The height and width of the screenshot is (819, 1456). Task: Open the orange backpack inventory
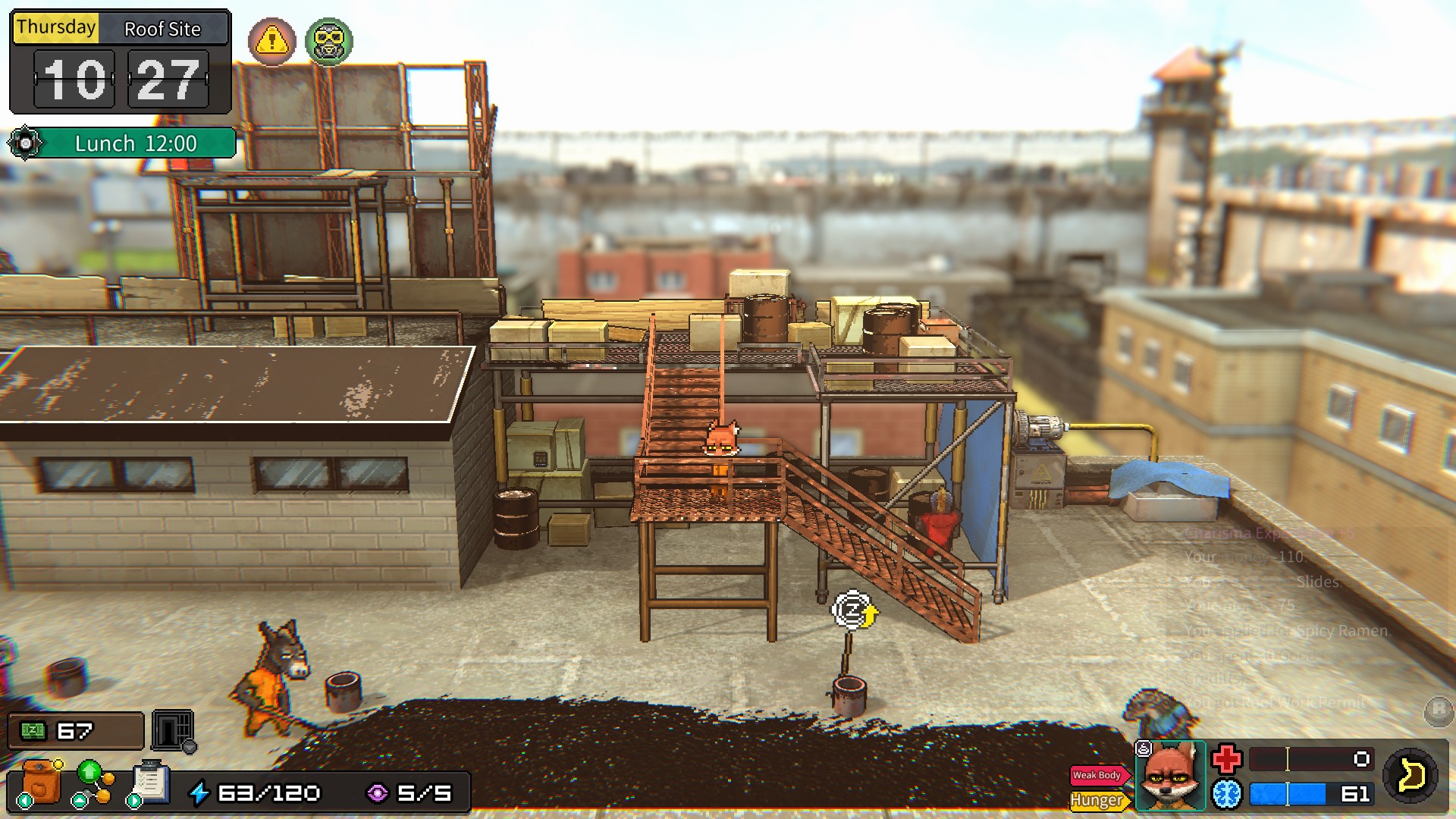click(41, 782)
